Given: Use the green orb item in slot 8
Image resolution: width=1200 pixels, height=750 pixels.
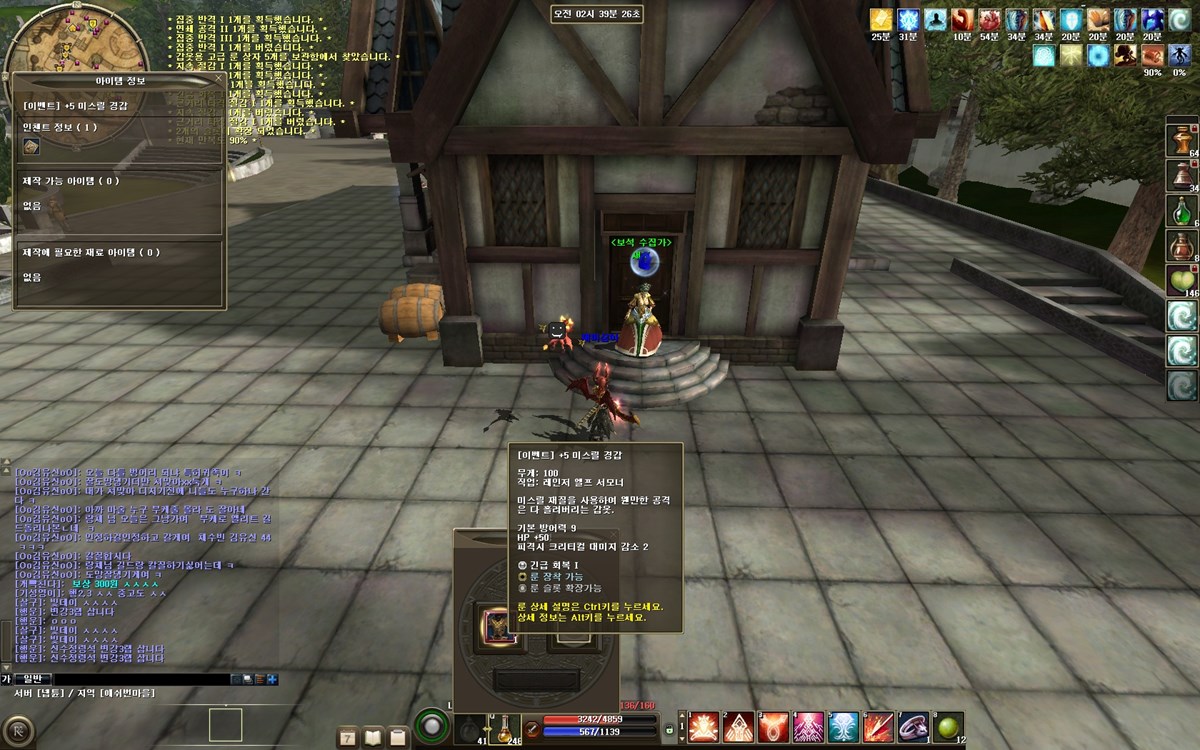Looking at the screenshot, I should pos(948,727).
